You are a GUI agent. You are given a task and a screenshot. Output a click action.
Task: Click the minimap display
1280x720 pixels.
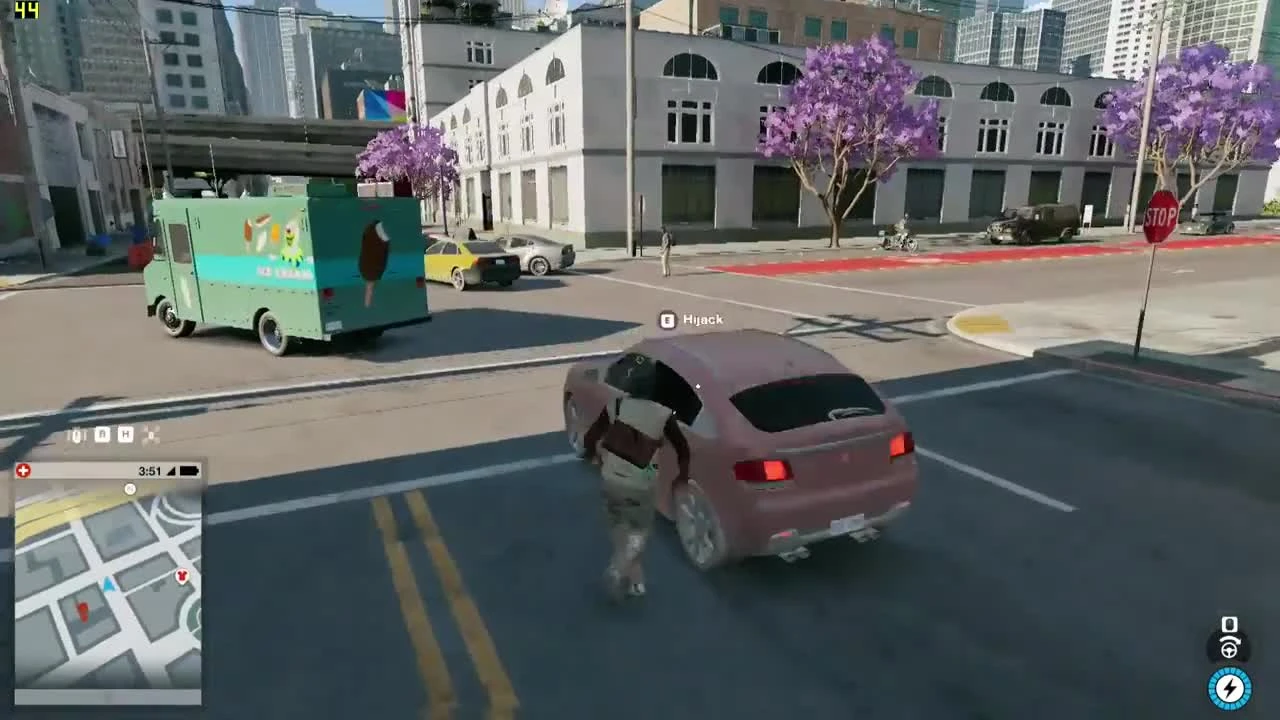[108, 590]
